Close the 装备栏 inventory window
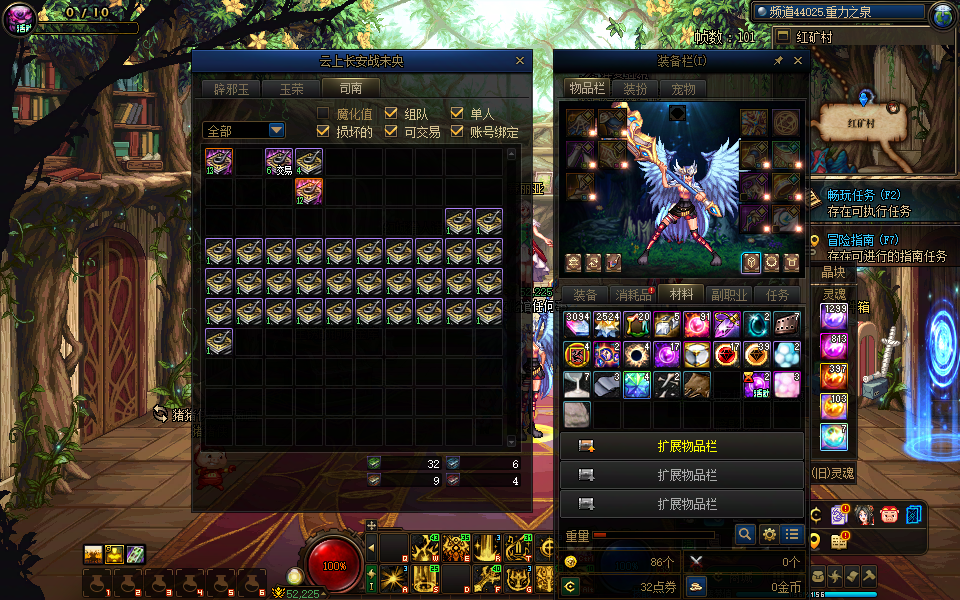This screenshot has height=600, width=960. 798,61
